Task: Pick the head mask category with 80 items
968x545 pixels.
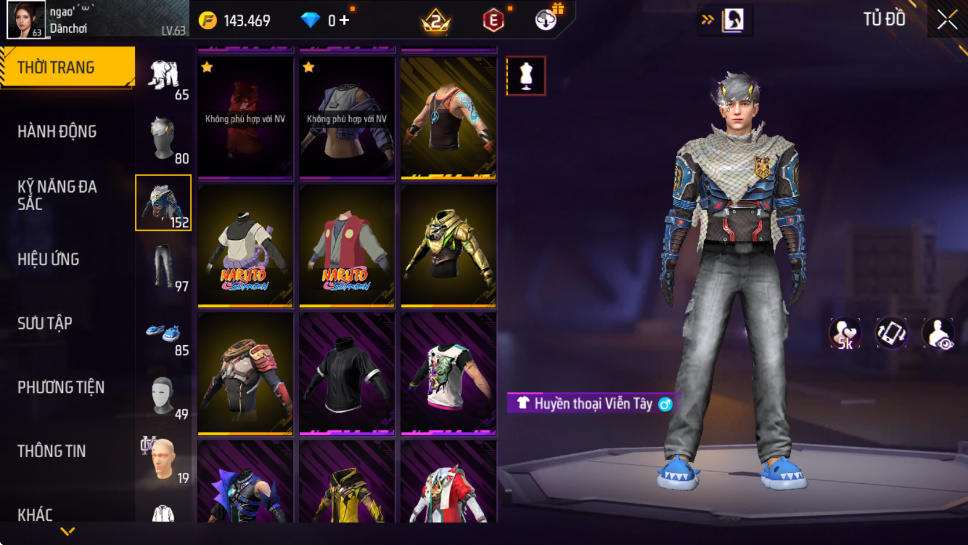Action: tap(164, 139)
